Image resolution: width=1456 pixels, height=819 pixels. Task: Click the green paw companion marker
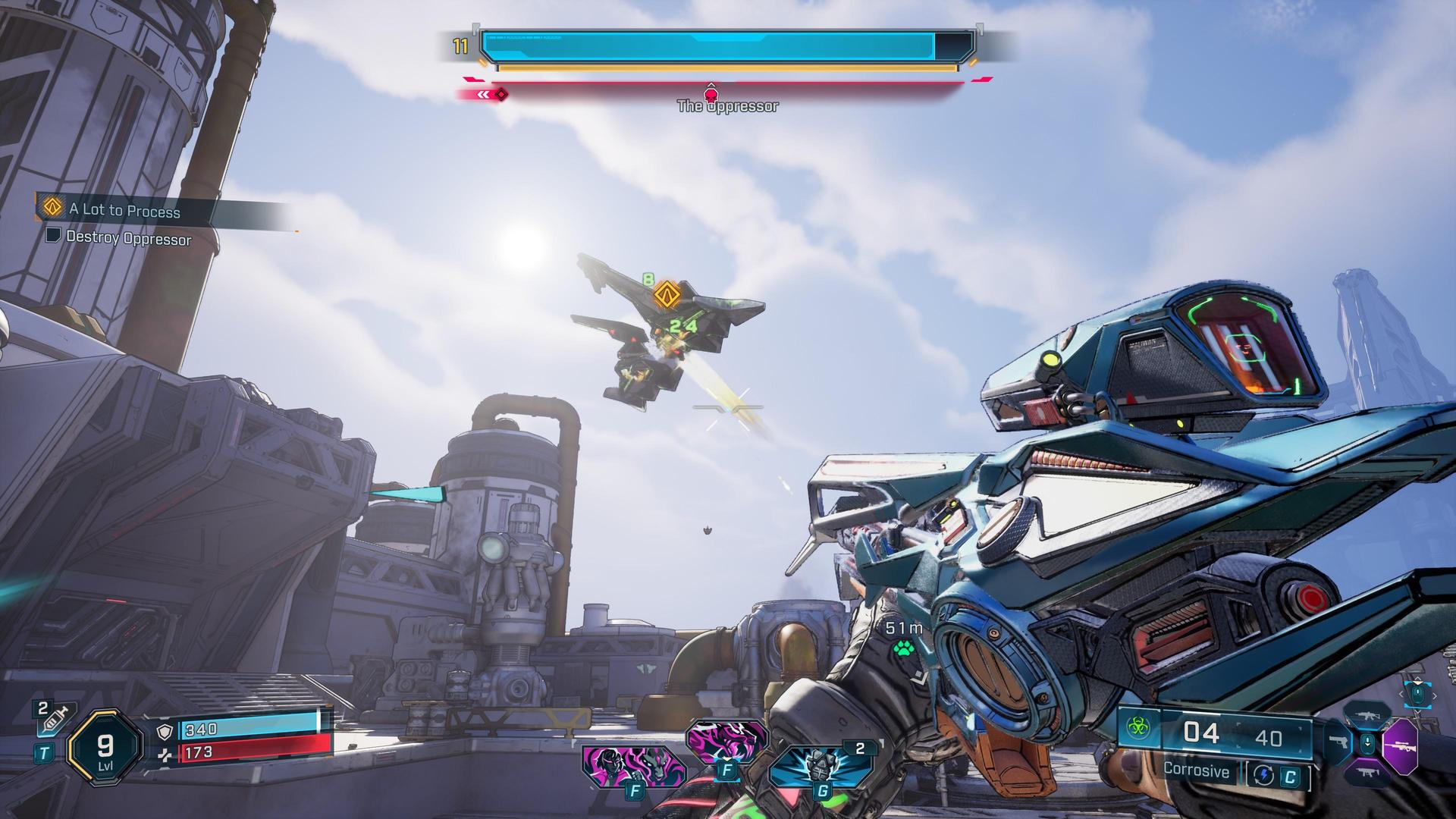coord(902,648)
